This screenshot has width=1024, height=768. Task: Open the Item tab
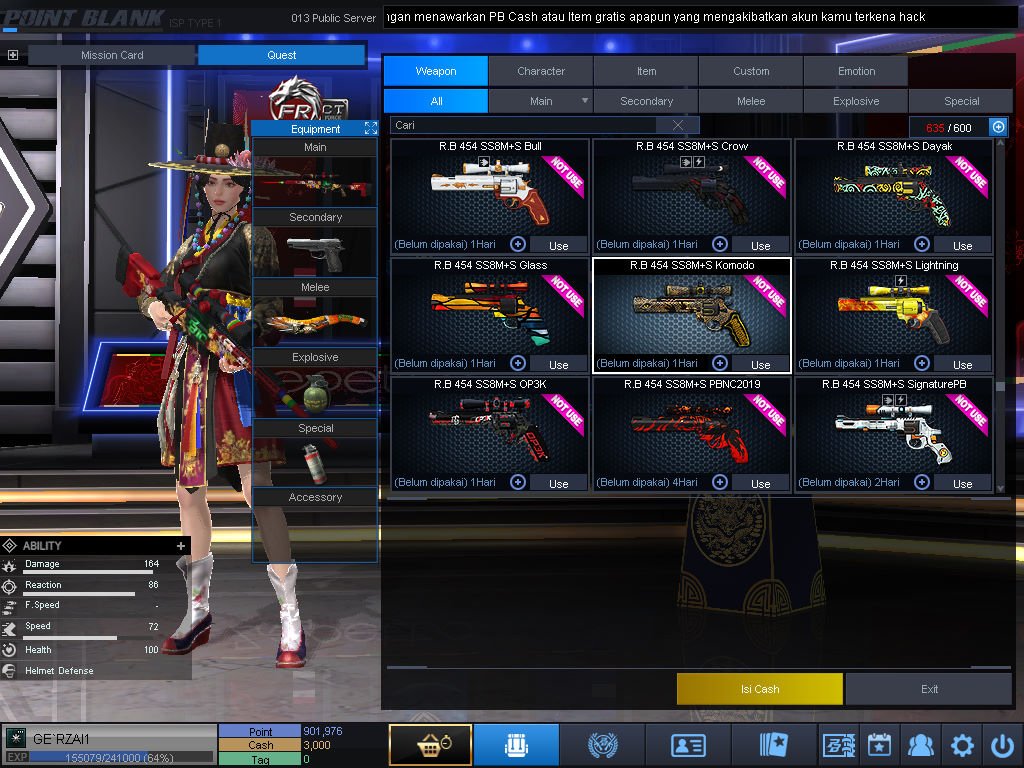click(646, 71)
